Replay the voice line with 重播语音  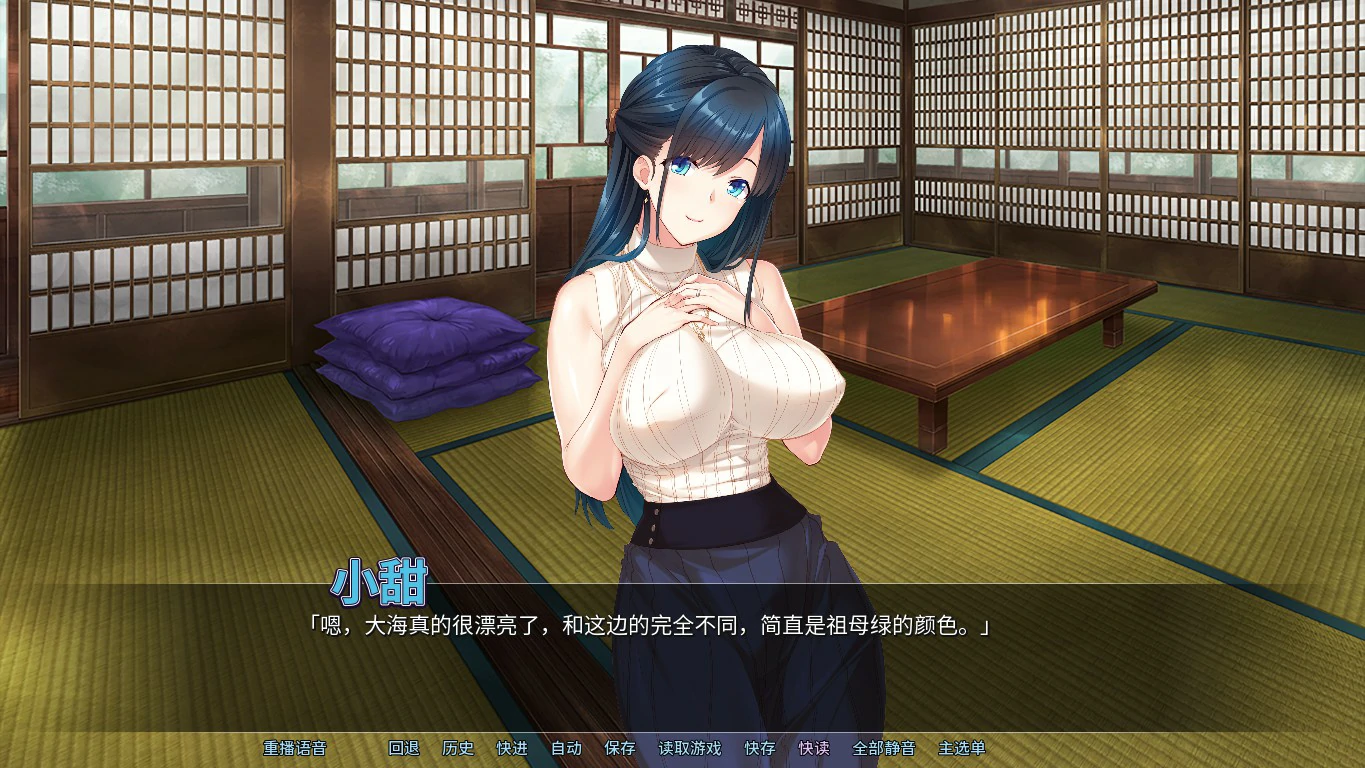tap(294, 748)
